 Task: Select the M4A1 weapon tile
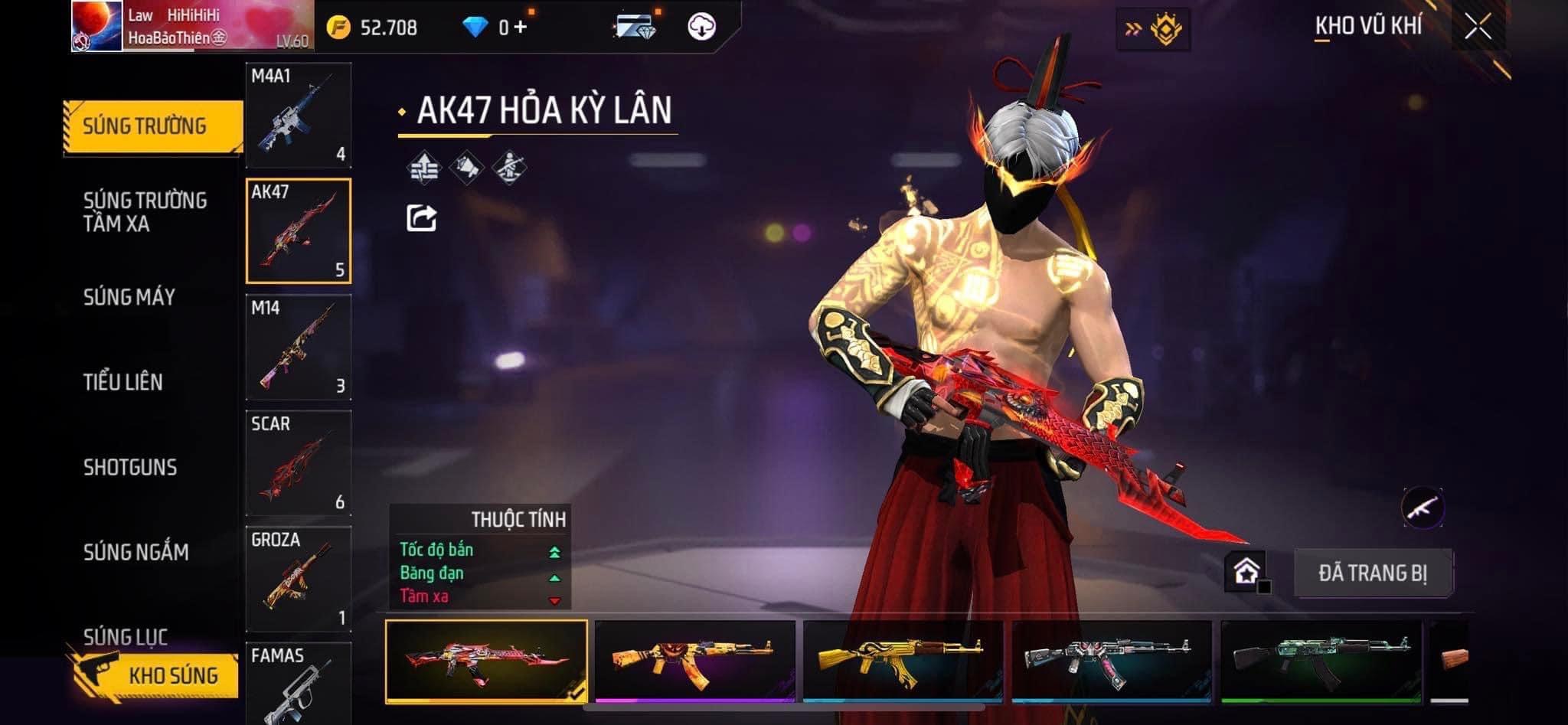[299, 116]
